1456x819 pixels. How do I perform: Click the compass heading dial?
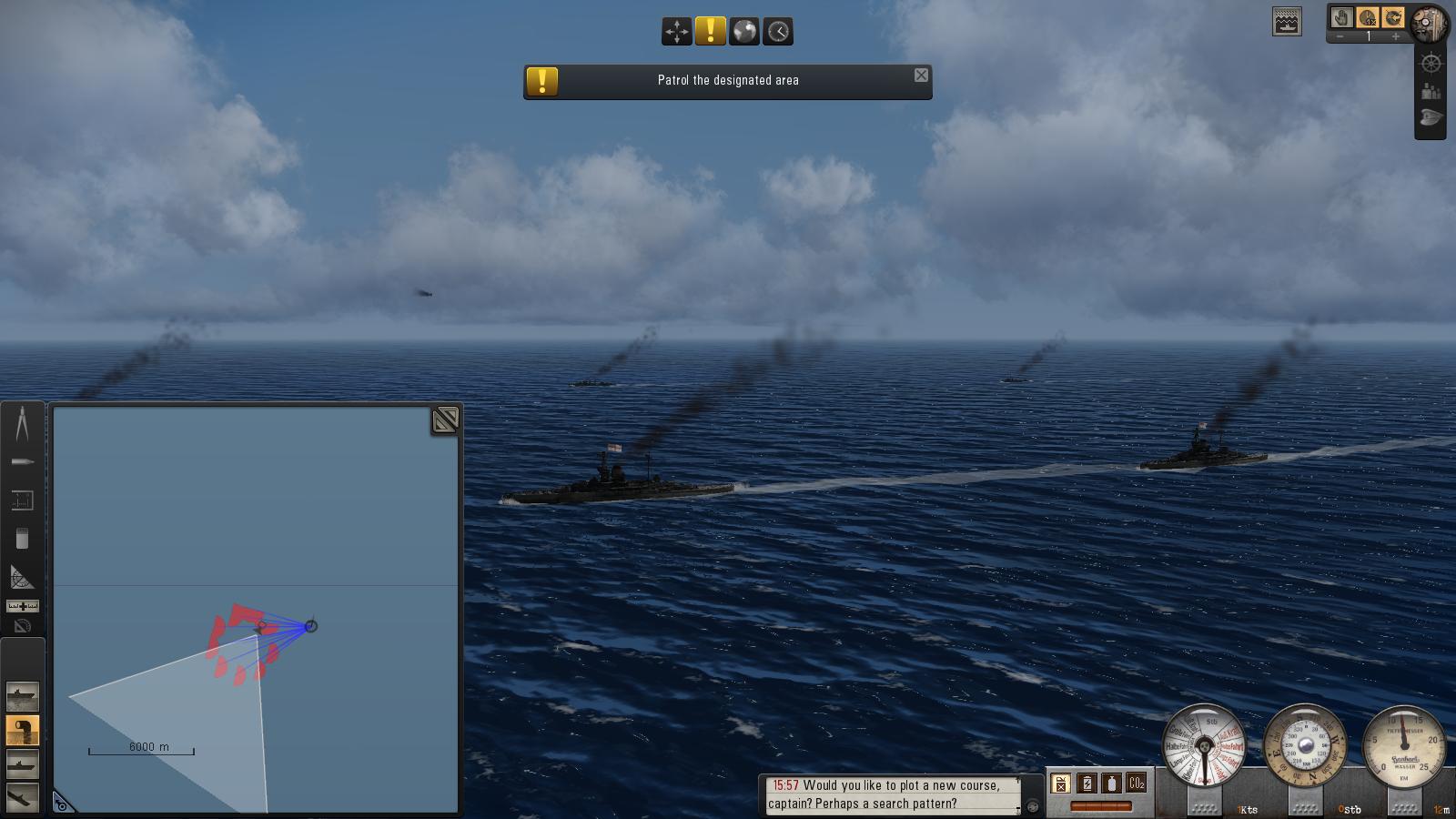pyautogui.click(x=1304, y=746)
